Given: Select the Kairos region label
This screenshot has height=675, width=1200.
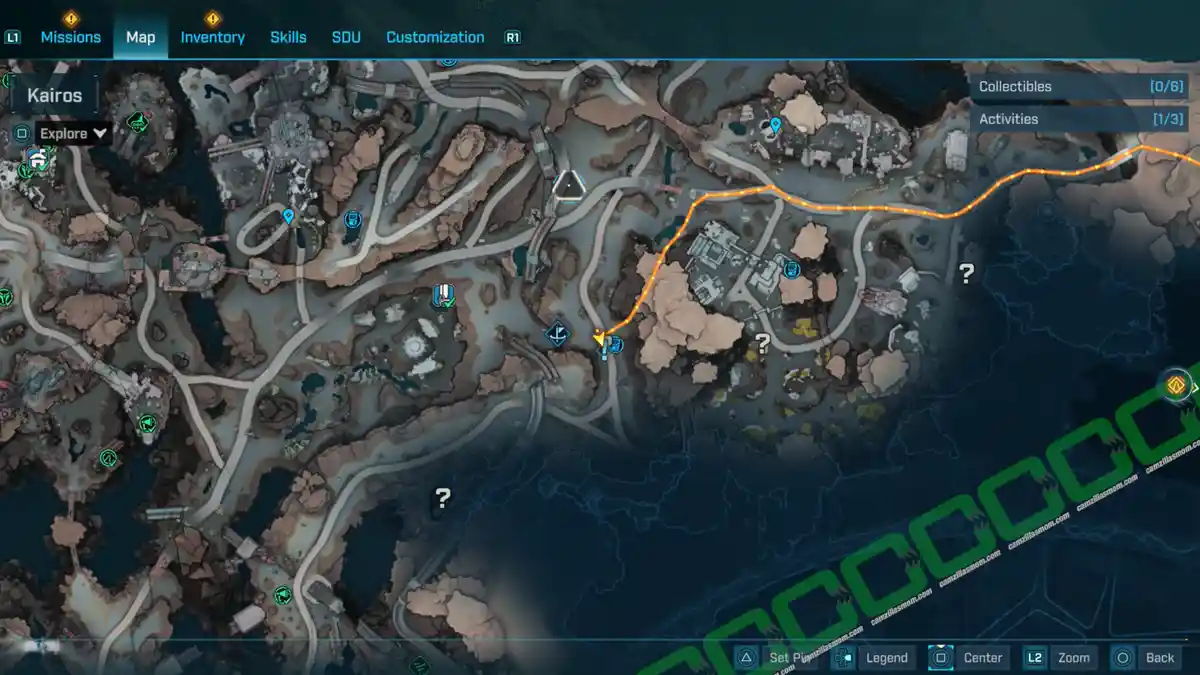Looking at the screenshot, I should 55,97.
